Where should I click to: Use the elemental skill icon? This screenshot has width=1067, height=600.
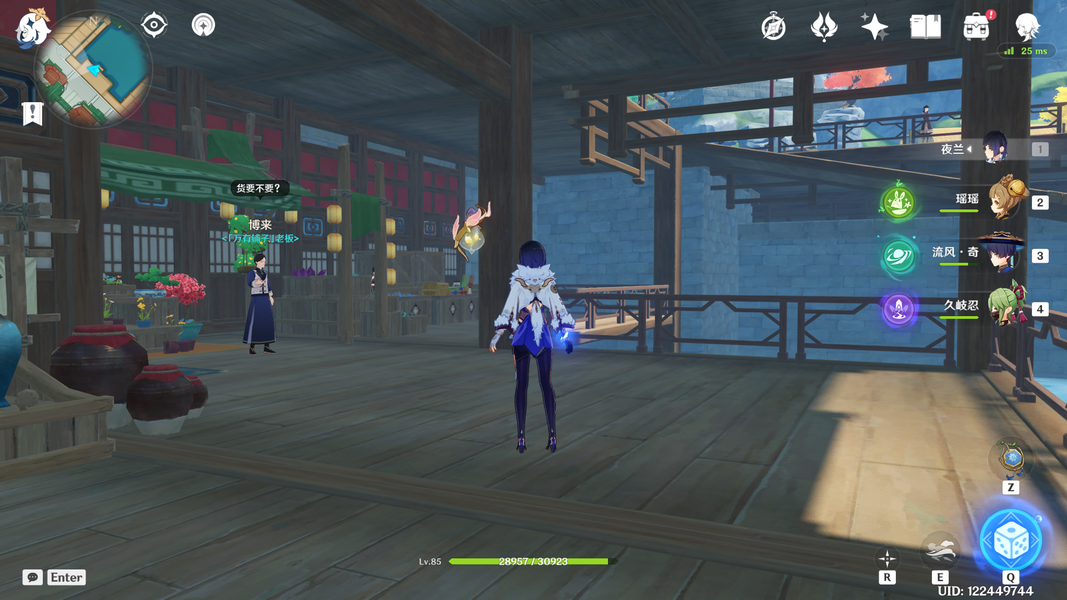(940, 550)
